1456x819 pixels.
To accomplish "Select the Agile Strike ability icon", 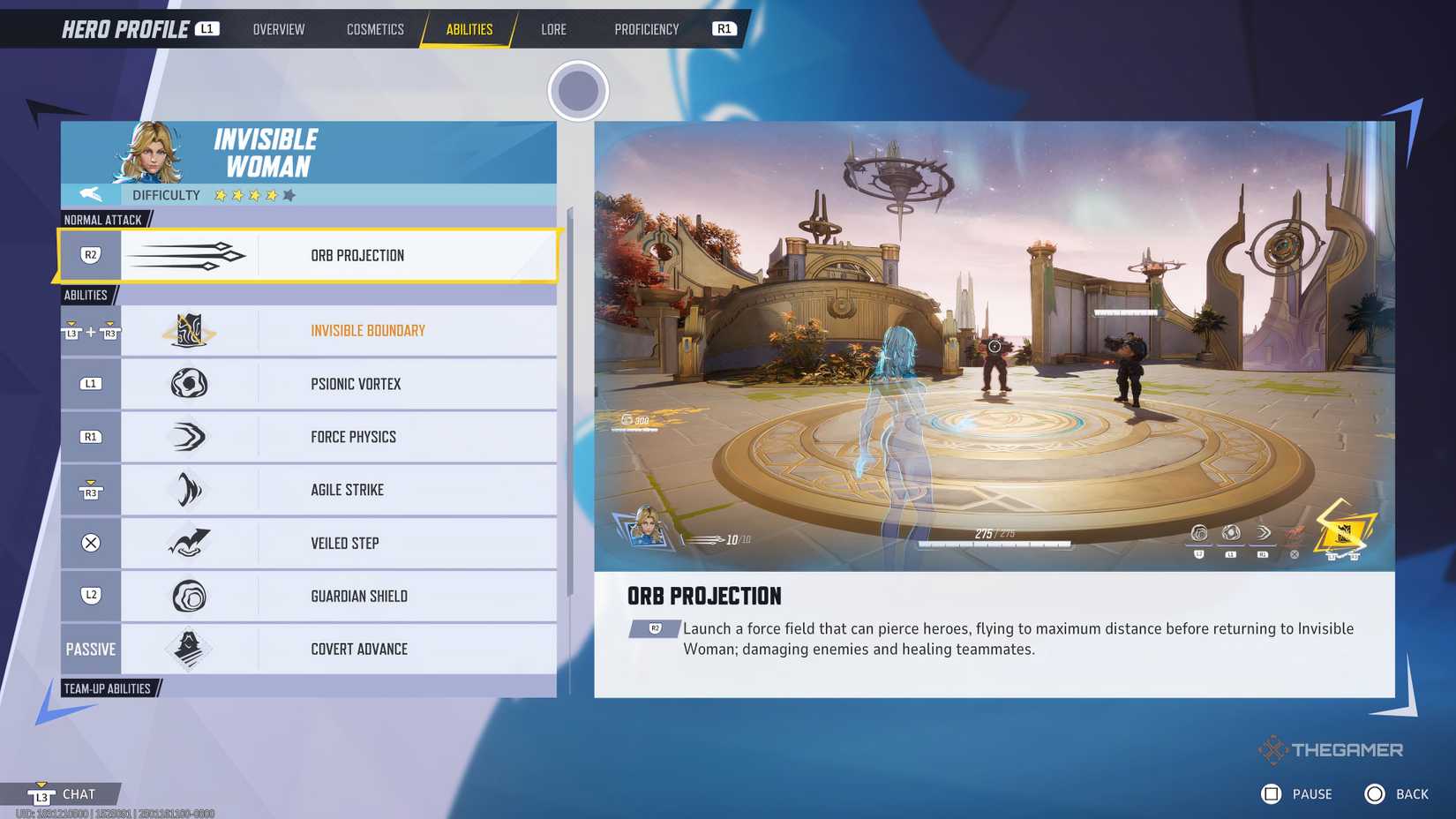I will [x=191, y=489].
